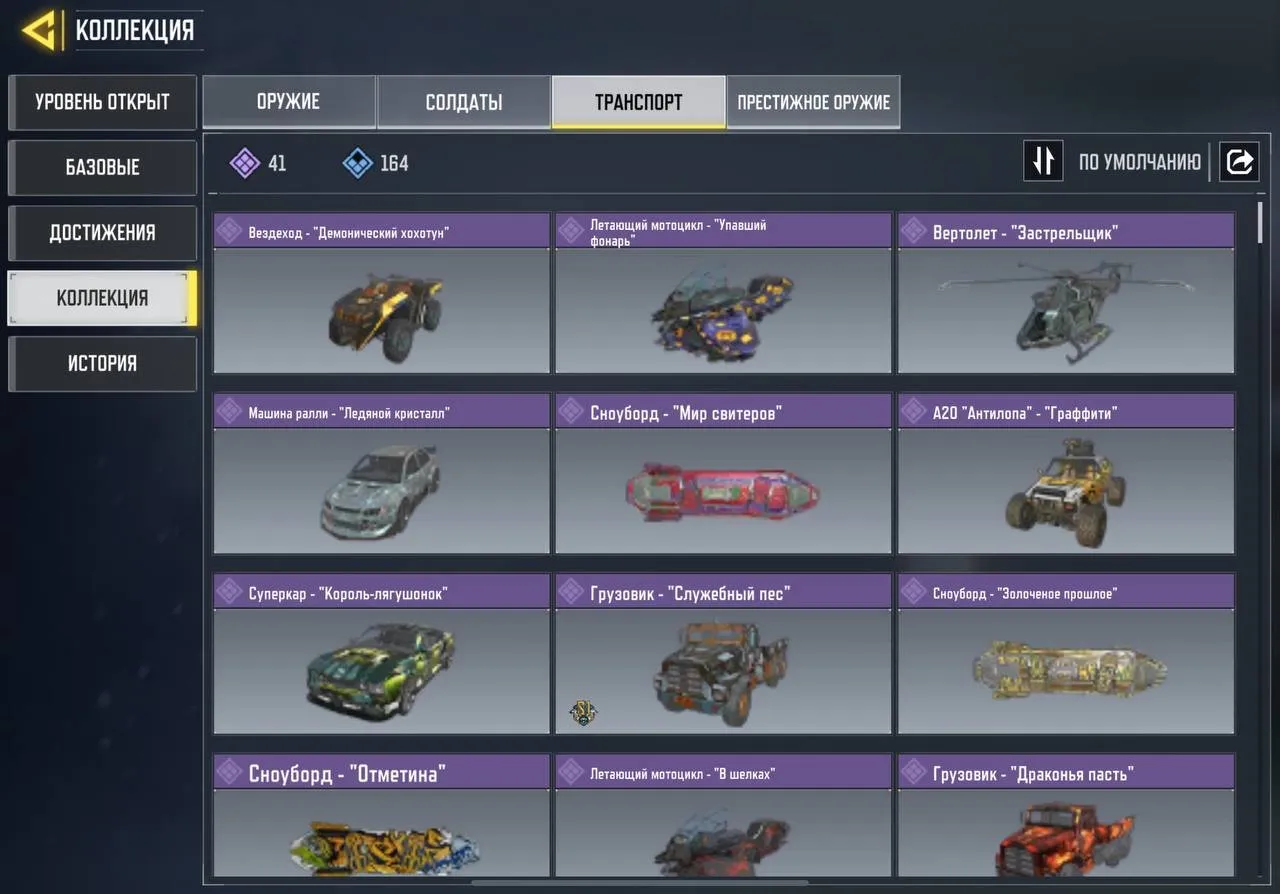Viewport: 1280px width, 894px height.
Task: Open the share/export icon at top right
Action: click(x=1239, y=161)
